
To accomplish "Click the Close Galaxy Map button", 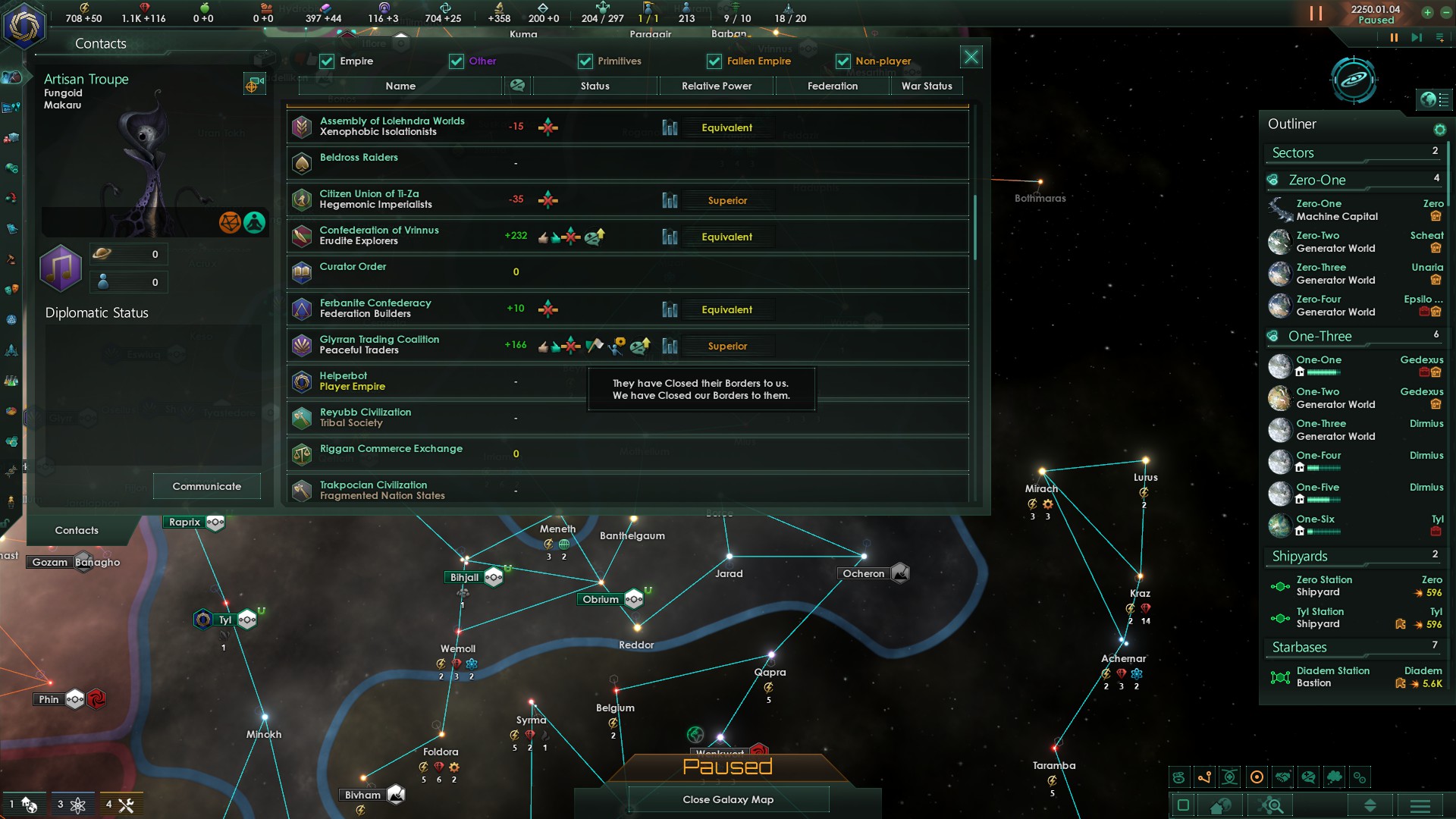I will coord(727,799).
